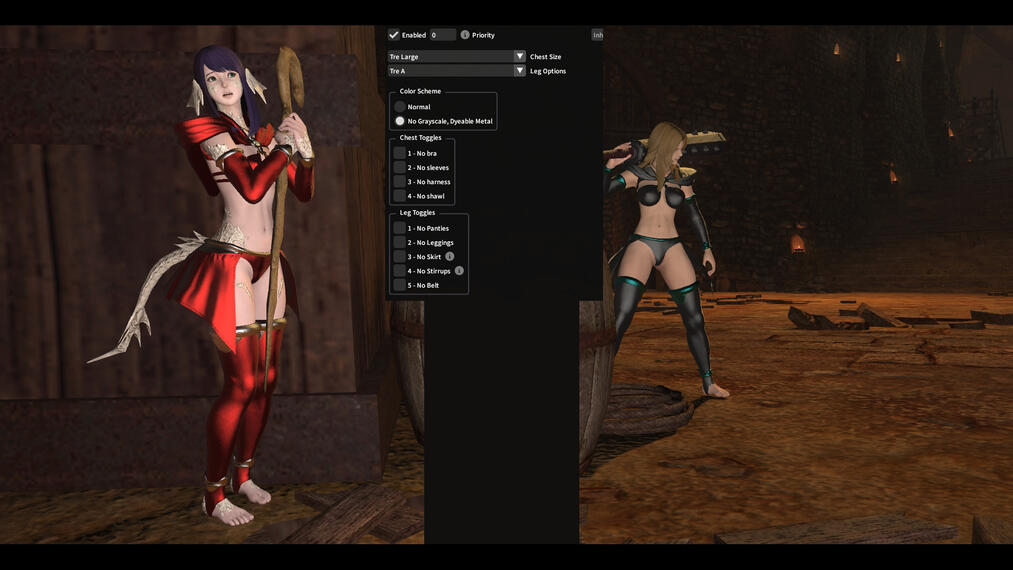
Task: Check the No Panties leg toggle
Action: click(400, 229)
